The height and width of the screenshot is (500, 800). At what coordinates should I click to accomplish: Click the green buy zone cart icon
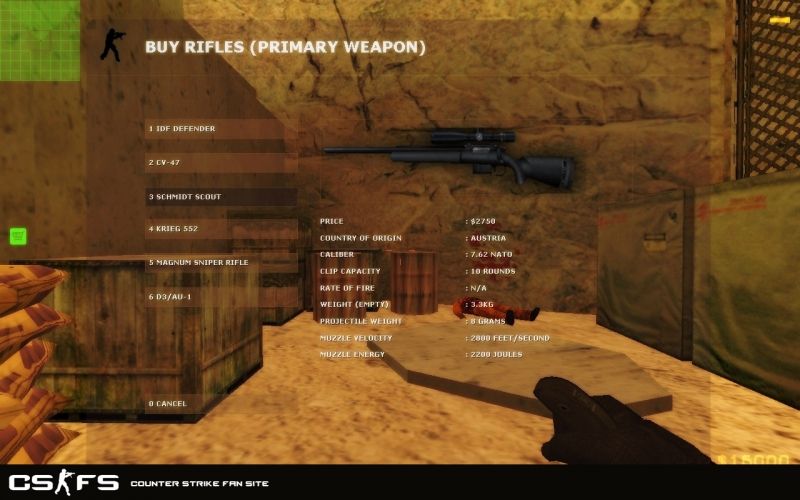coord(18,236)
